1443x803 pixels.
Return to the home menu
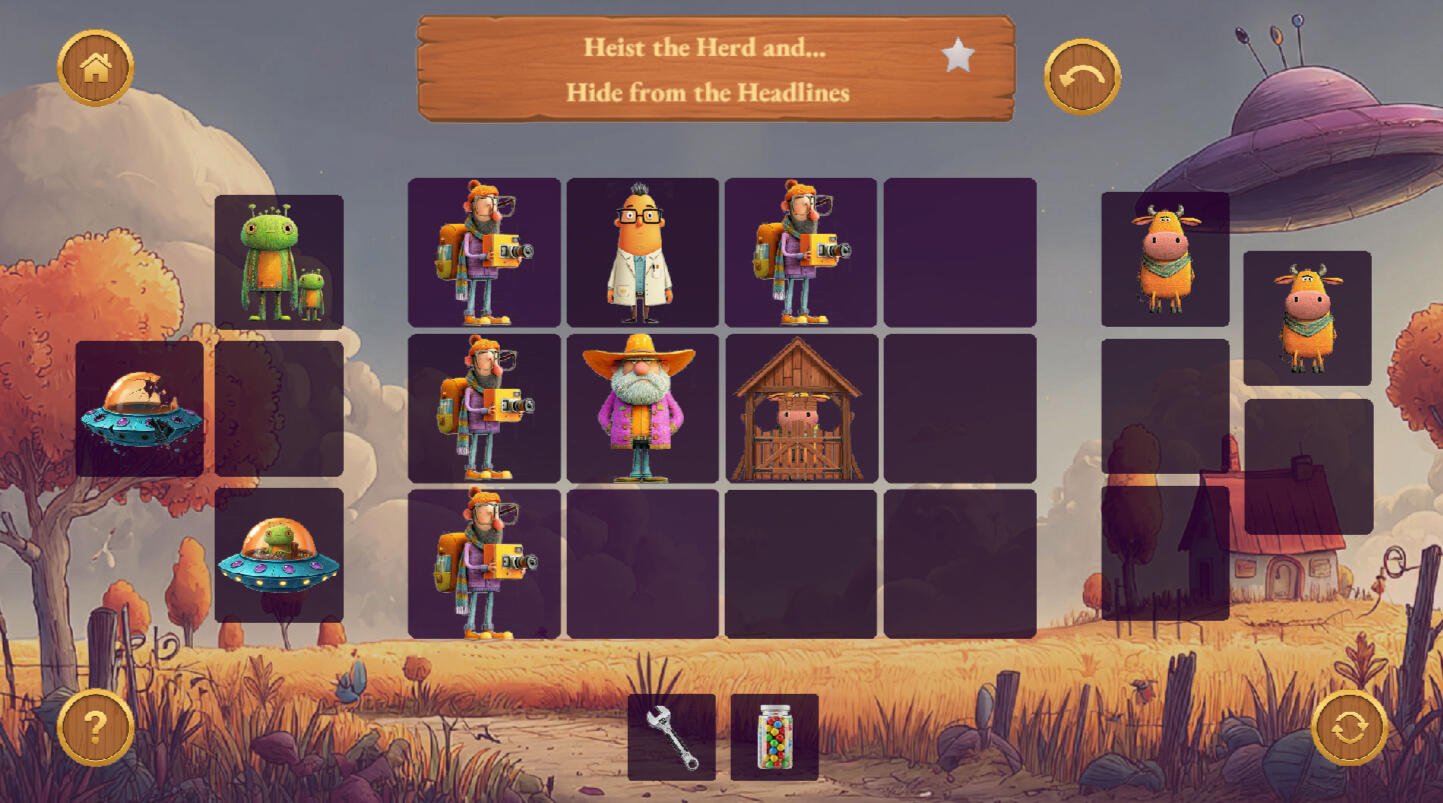tap(95, 68)
